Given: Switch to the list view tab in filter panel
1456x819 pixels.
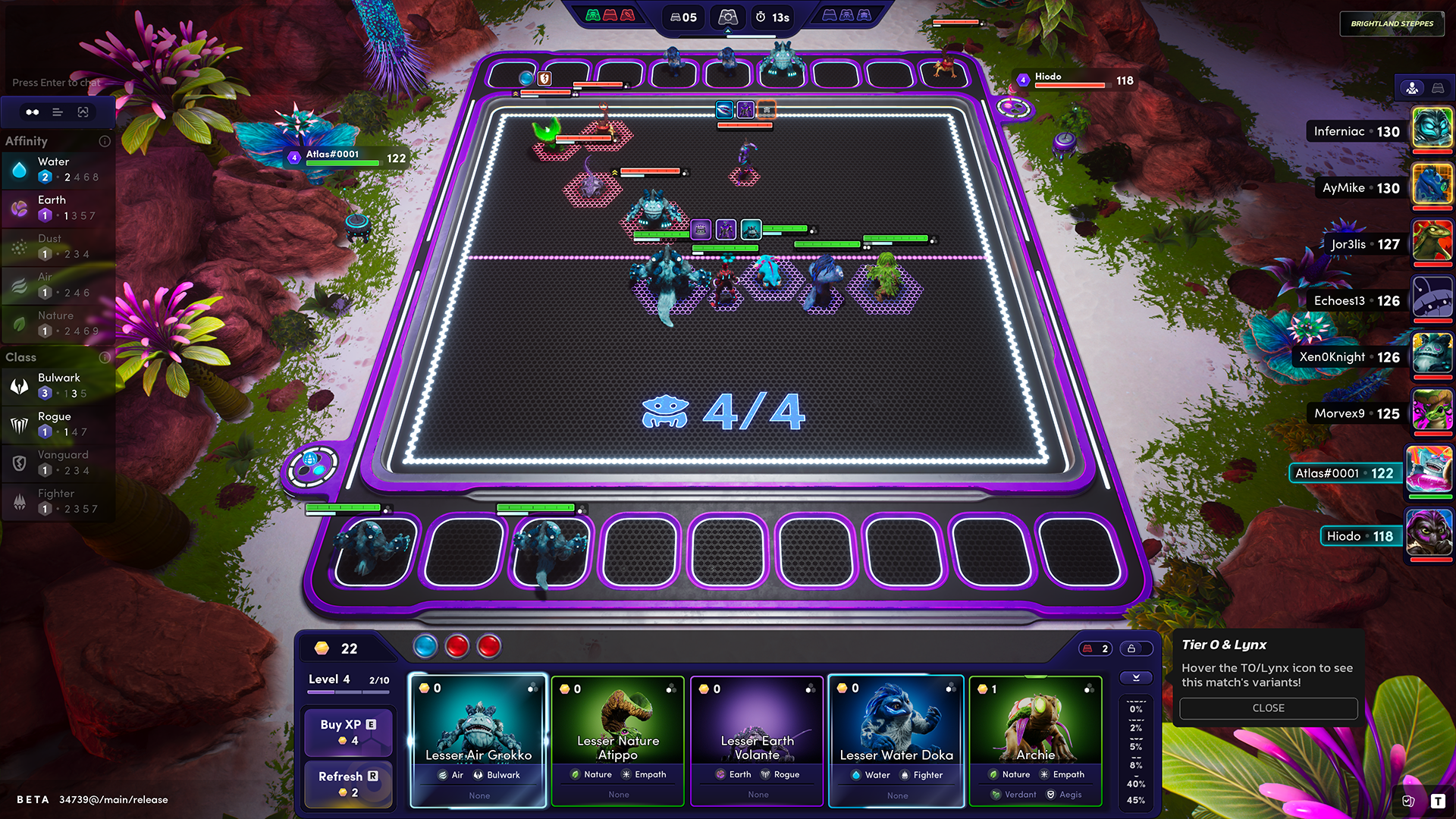Looking at the screenshot, I should tap(58, 112).
